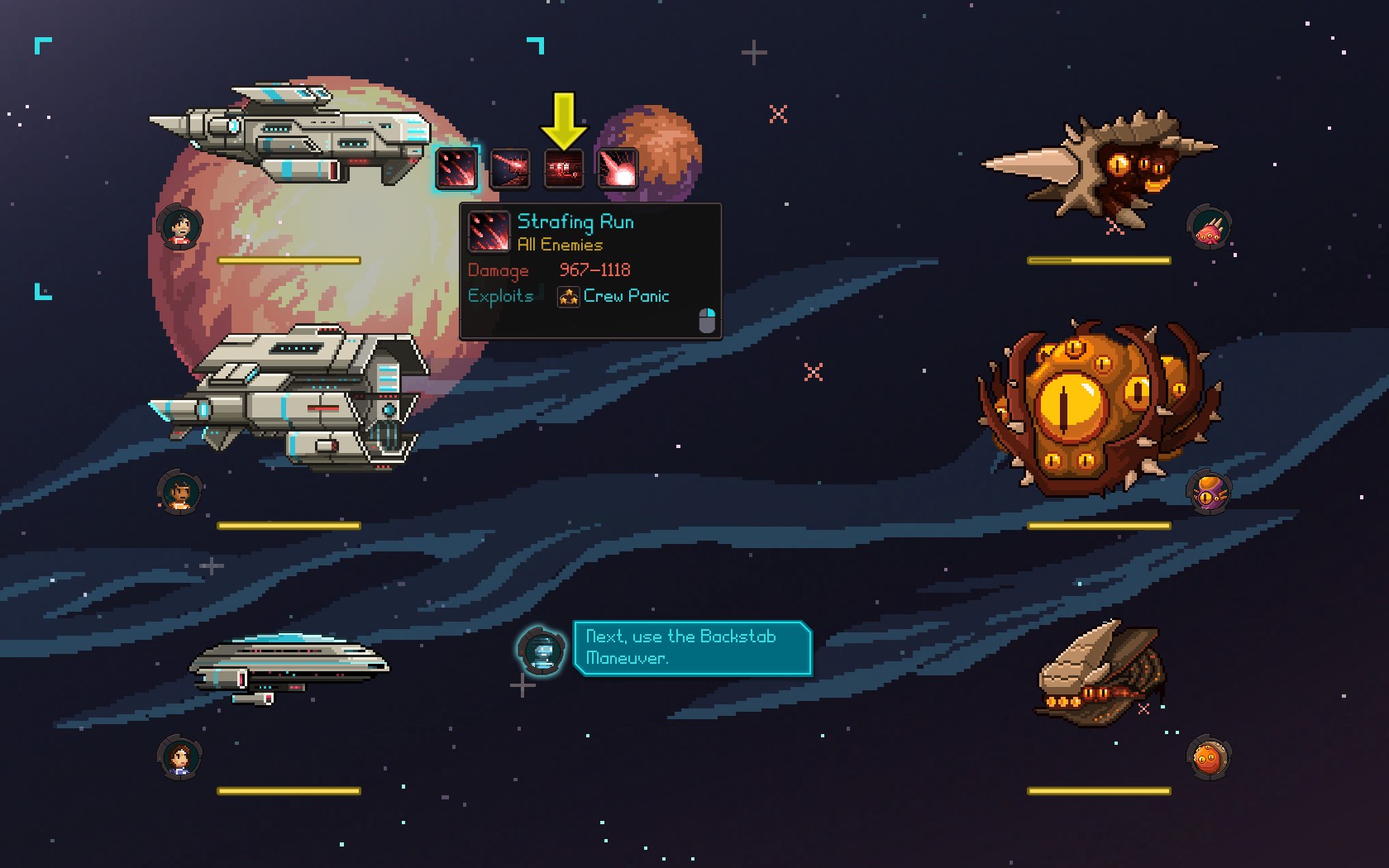
Task: Click the red spiky alien enemy portrait
Action: pos(1209,227)
